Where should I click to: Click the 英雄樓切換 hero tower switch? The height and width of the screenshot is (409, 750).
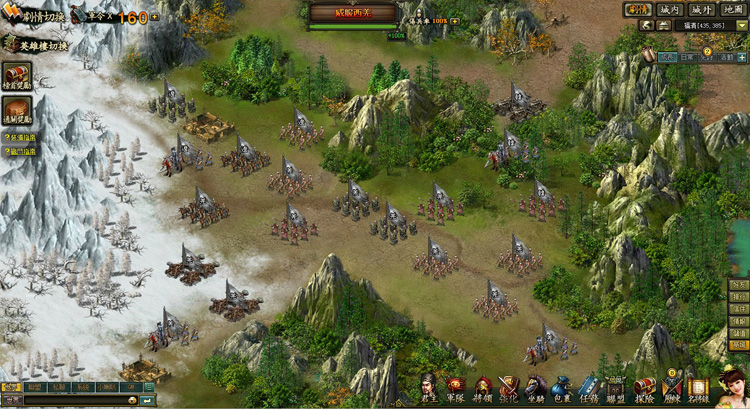(x=36, y=45)
